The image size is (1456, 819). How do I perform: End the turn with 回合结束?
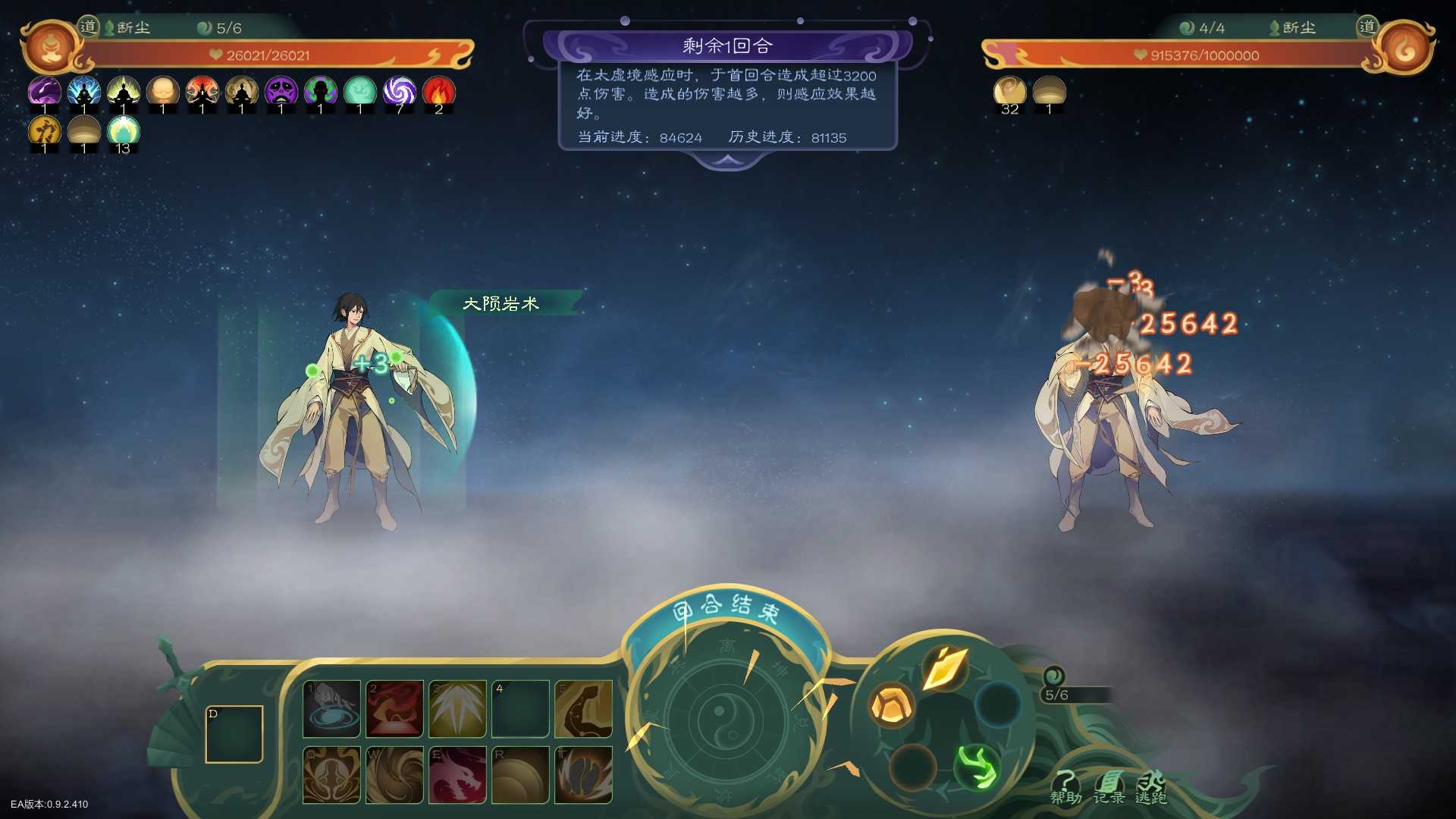pos(726,609)
